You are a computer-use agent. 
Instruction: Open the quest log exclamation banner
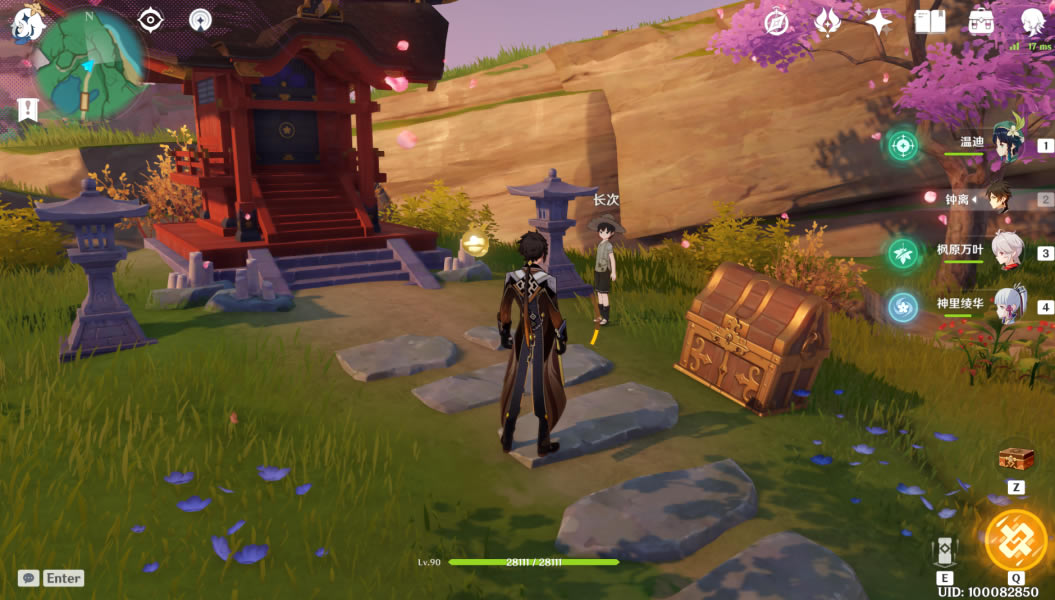[28, 110]
